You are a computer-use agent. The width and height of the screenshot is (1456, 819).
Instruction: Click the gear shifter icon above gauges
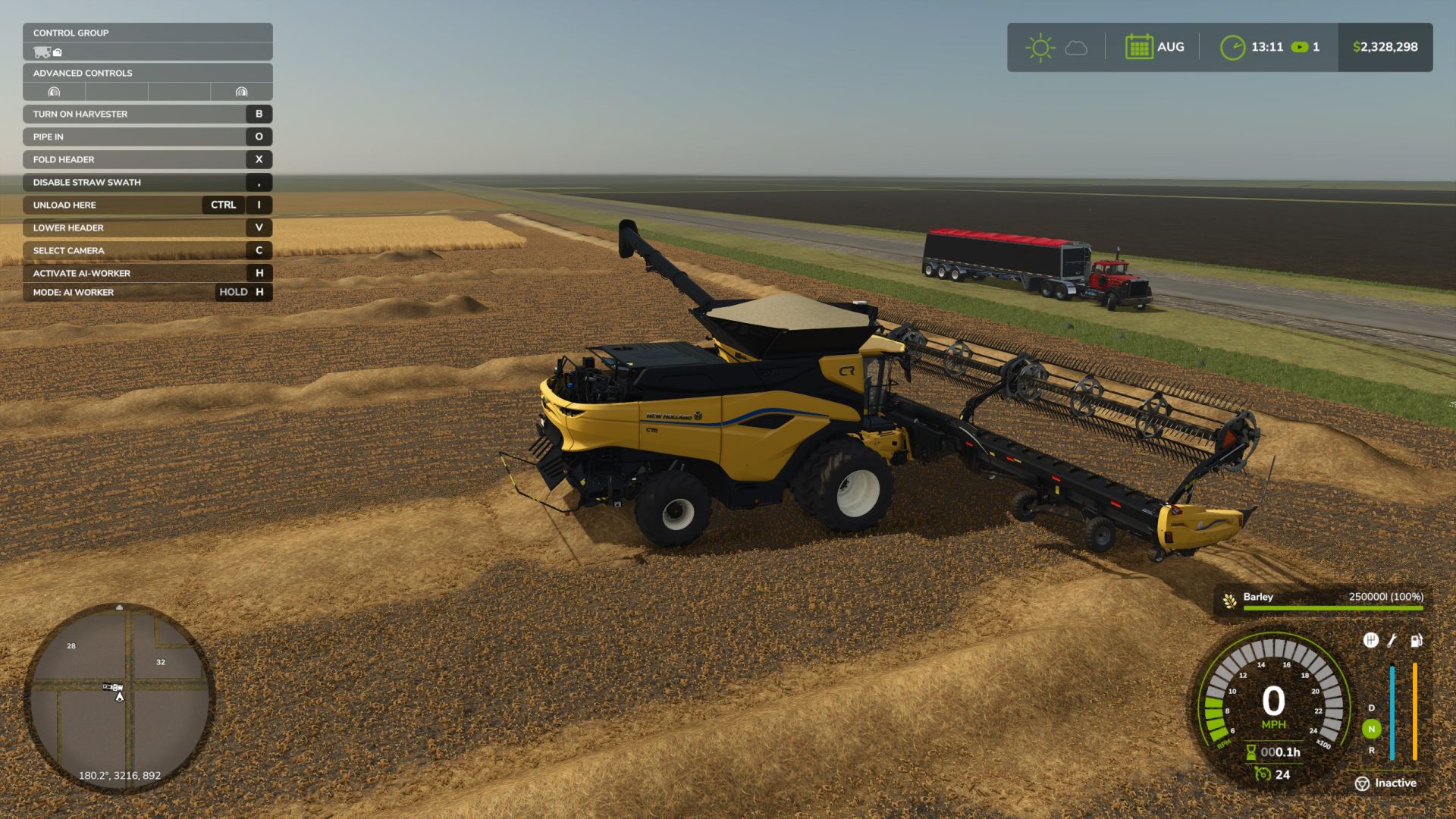pos(1370,640)
